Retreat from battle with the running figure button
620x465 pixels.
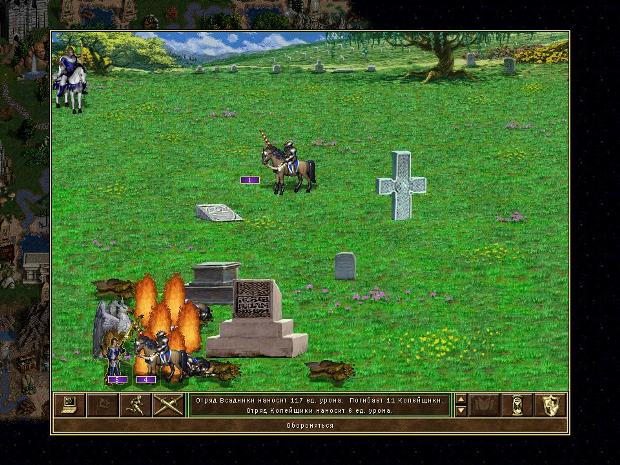pyautogui.click(x=134, y=405)
